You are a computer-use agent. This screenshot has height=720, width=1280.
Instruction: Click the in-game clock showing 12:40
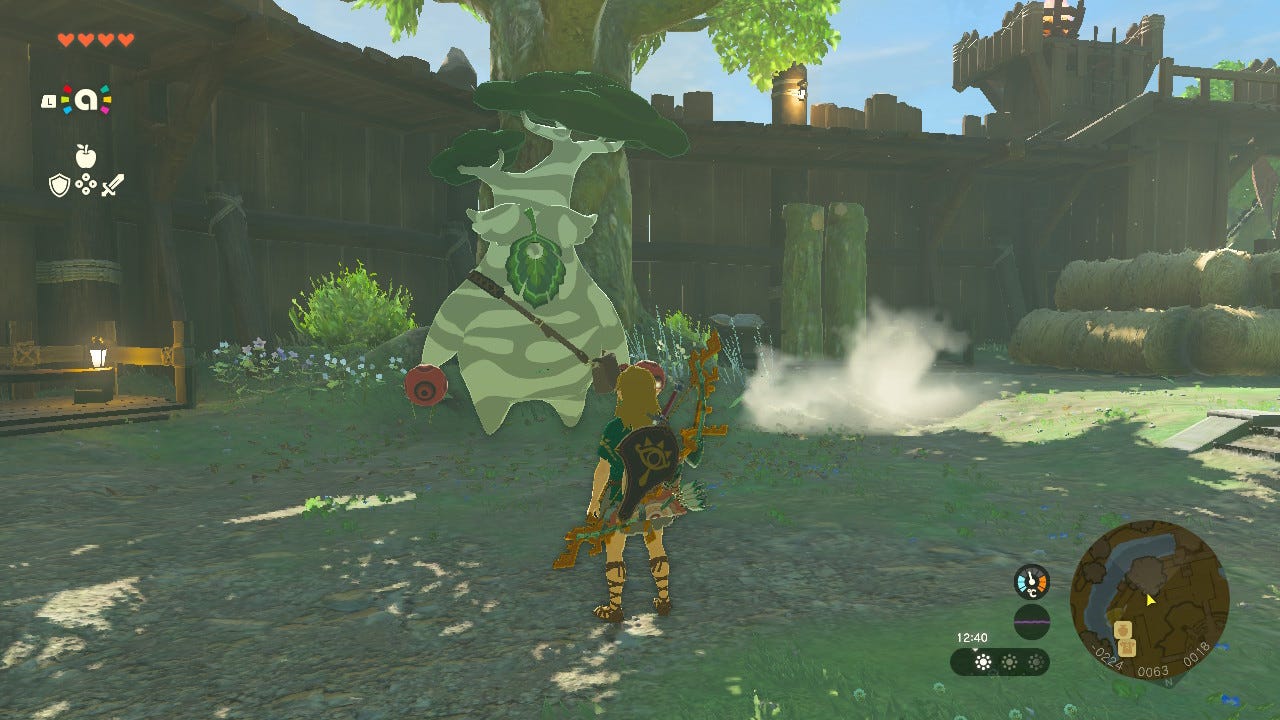coord(972,638)
